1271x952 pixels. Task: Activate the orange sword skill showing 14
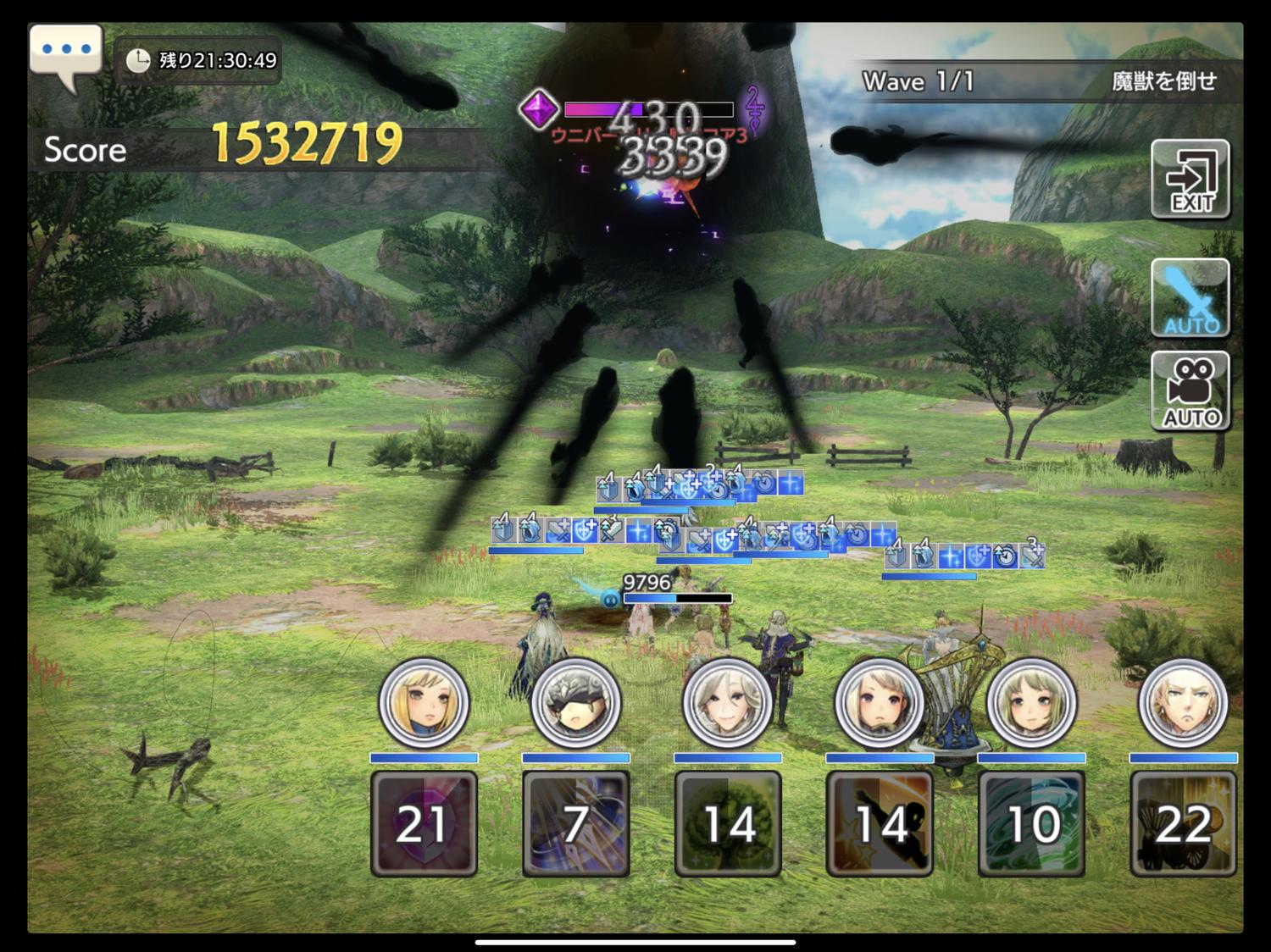(880, 823)
